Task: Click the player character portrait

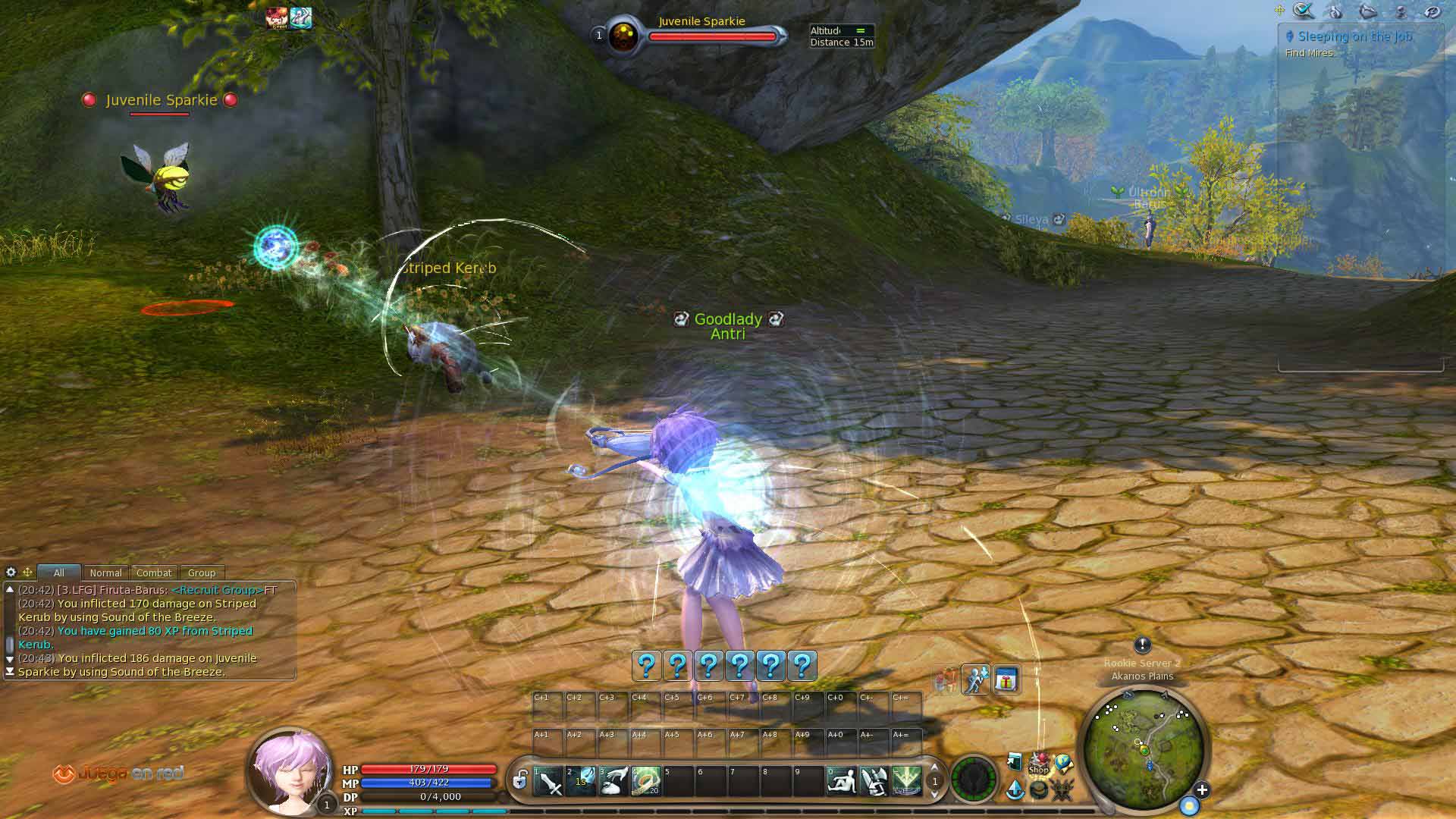Action: click(x=290, y=770)
